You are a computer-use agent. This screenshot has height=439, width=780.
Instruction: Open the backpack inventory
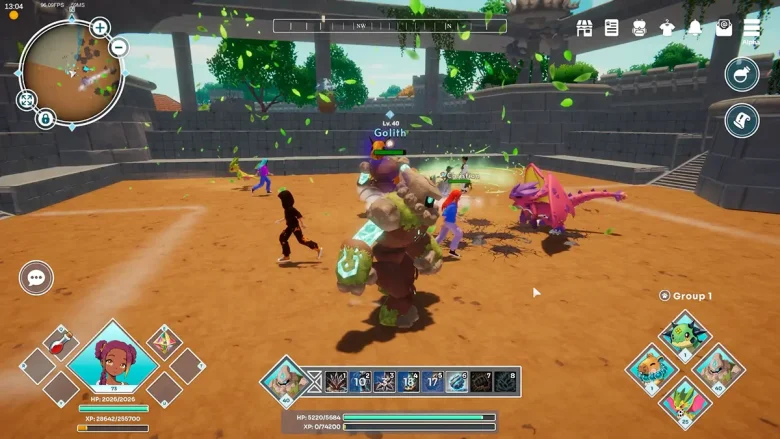tap(640, 28)
